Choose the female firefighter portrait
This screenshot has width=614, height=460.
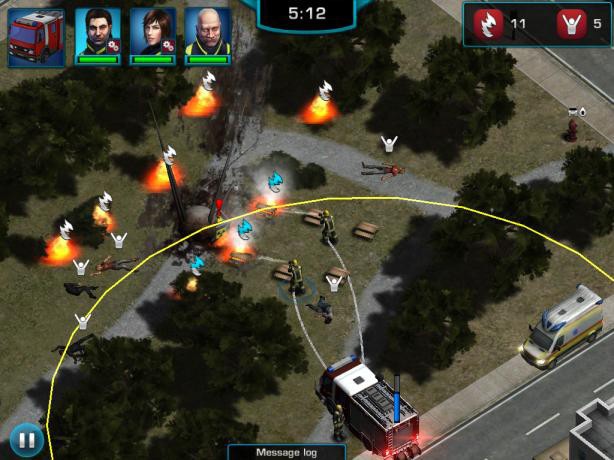point(152,32)
